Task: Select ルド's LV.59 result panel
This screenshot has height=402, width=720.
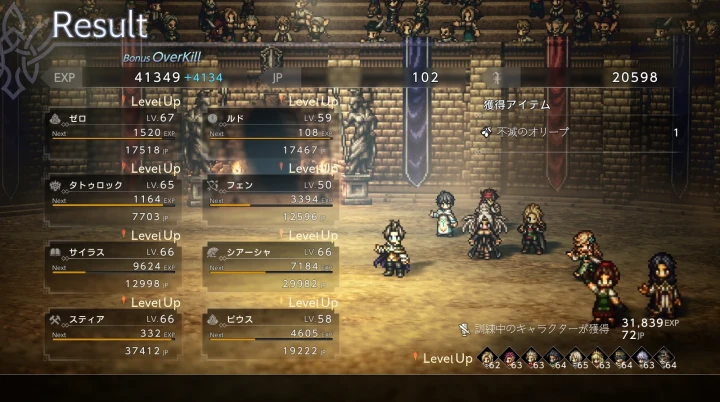Action: click(268, 131)
